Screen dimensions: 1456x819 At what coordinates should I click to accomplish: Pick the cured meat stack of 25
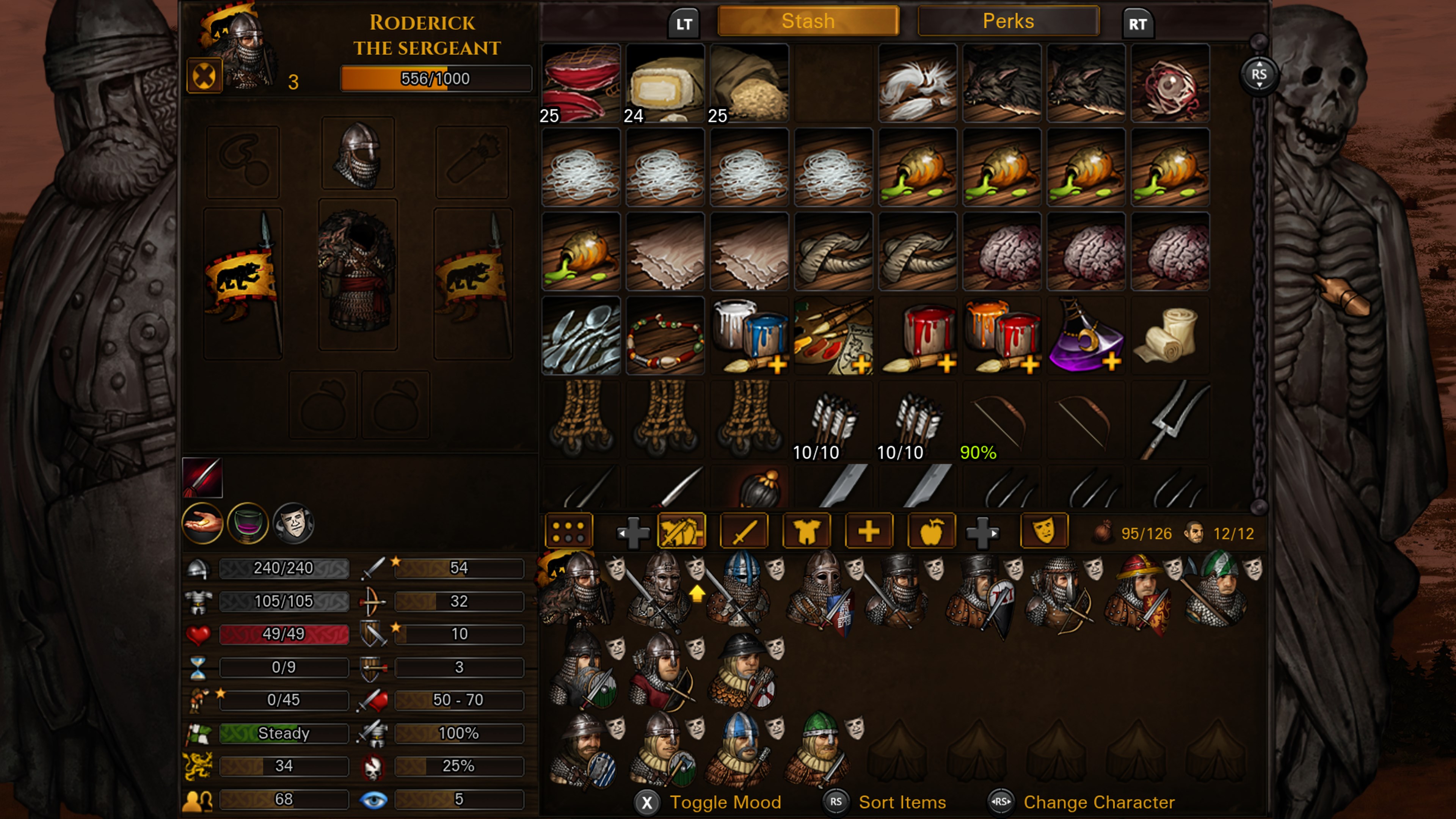(x=581, y=83)
